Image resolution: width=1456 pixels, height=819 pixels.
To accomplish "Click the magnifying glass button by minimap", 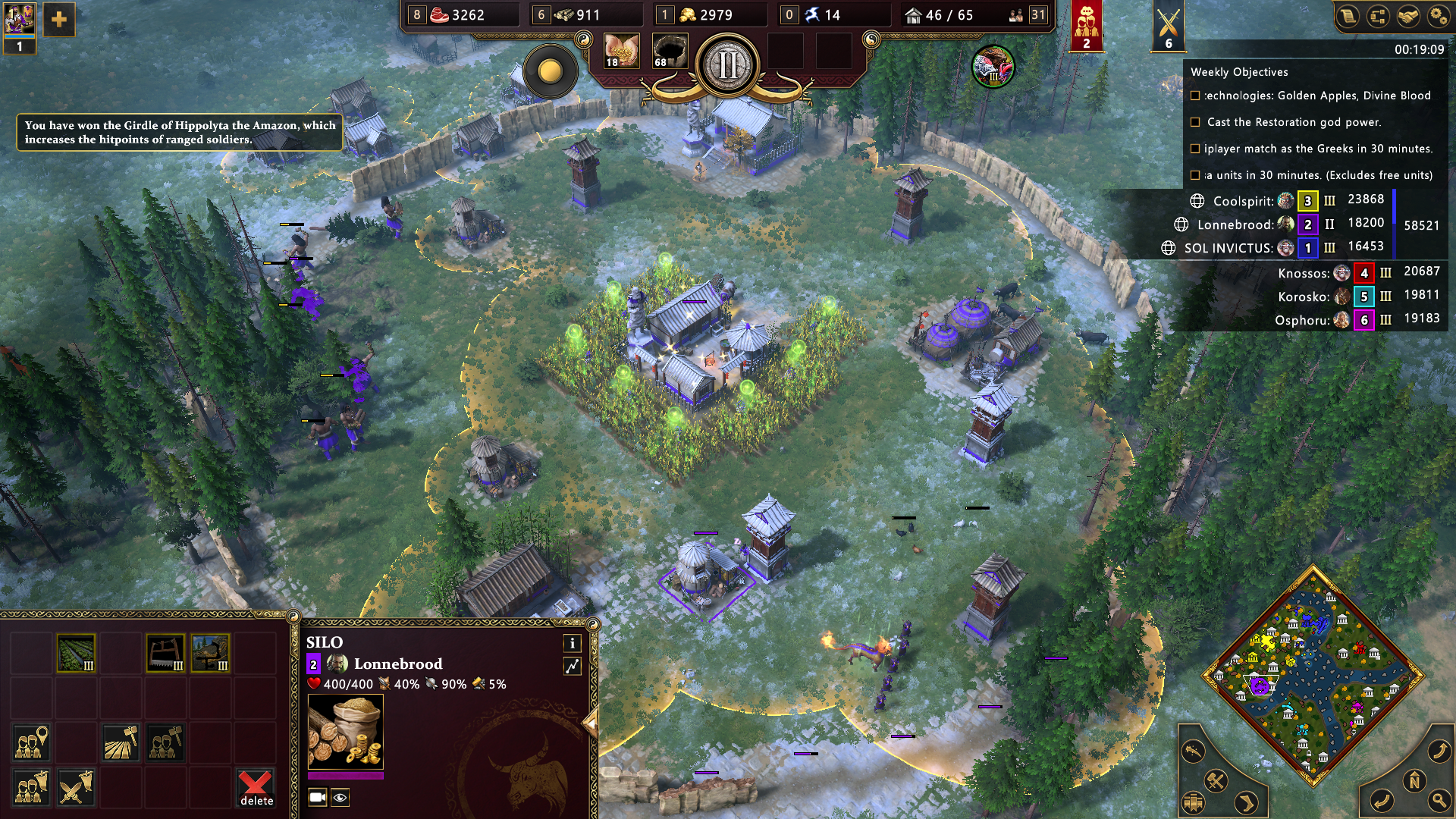I will pyautogui.click(x=1439, y=800).
